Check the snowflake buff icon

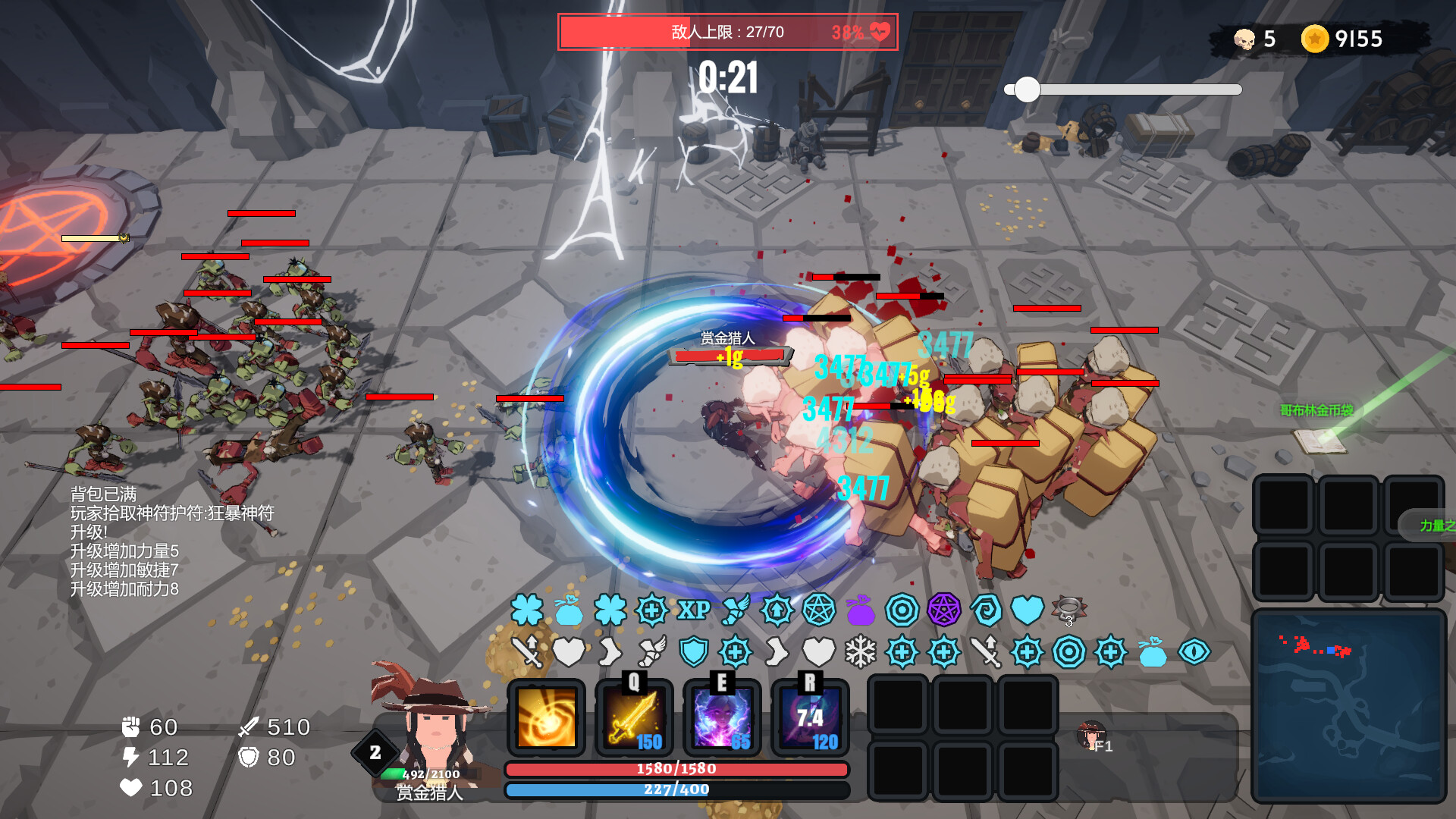pyautogui.click(x=861, y=652)
